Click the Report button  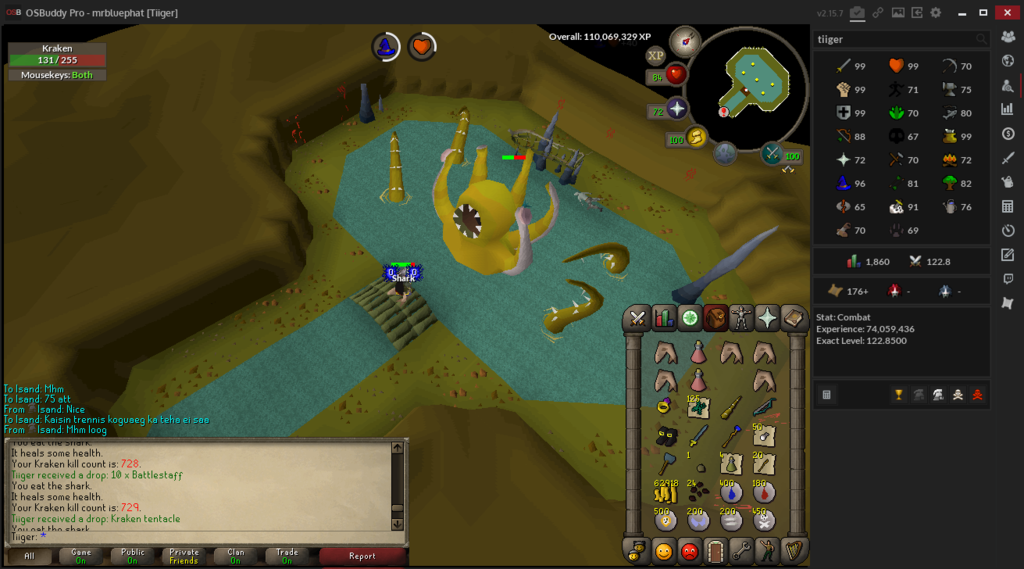tap(362, 556)
